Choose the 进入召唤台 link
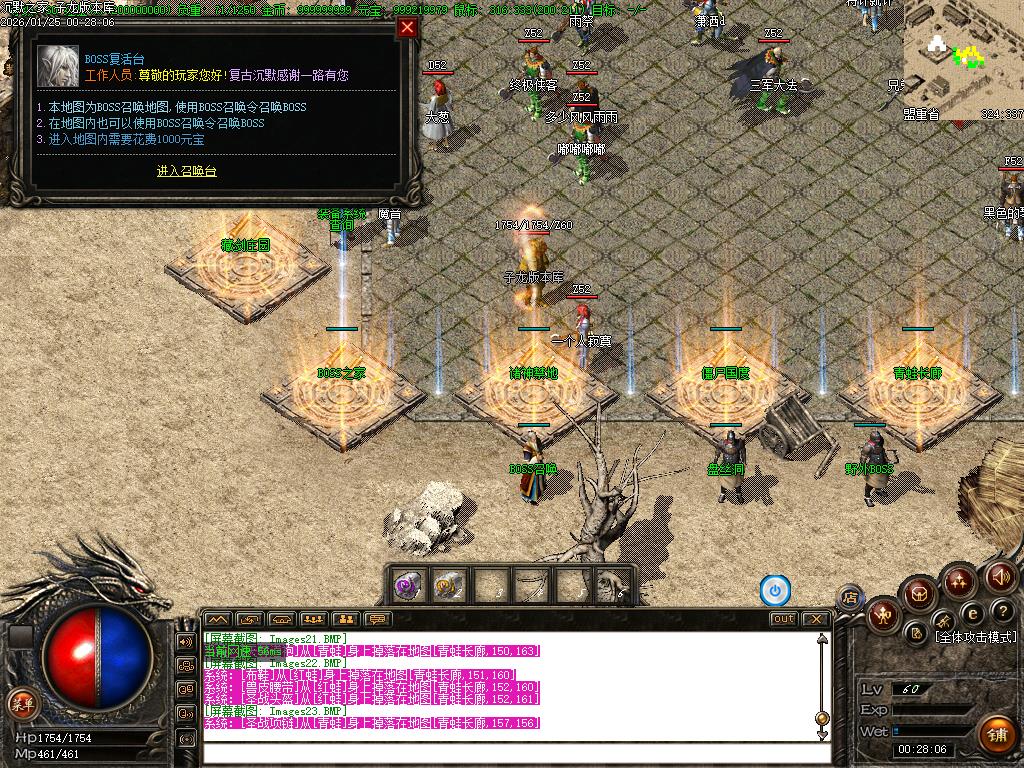The height and width of the screenshot is (768, 1024). pos(186,171)
